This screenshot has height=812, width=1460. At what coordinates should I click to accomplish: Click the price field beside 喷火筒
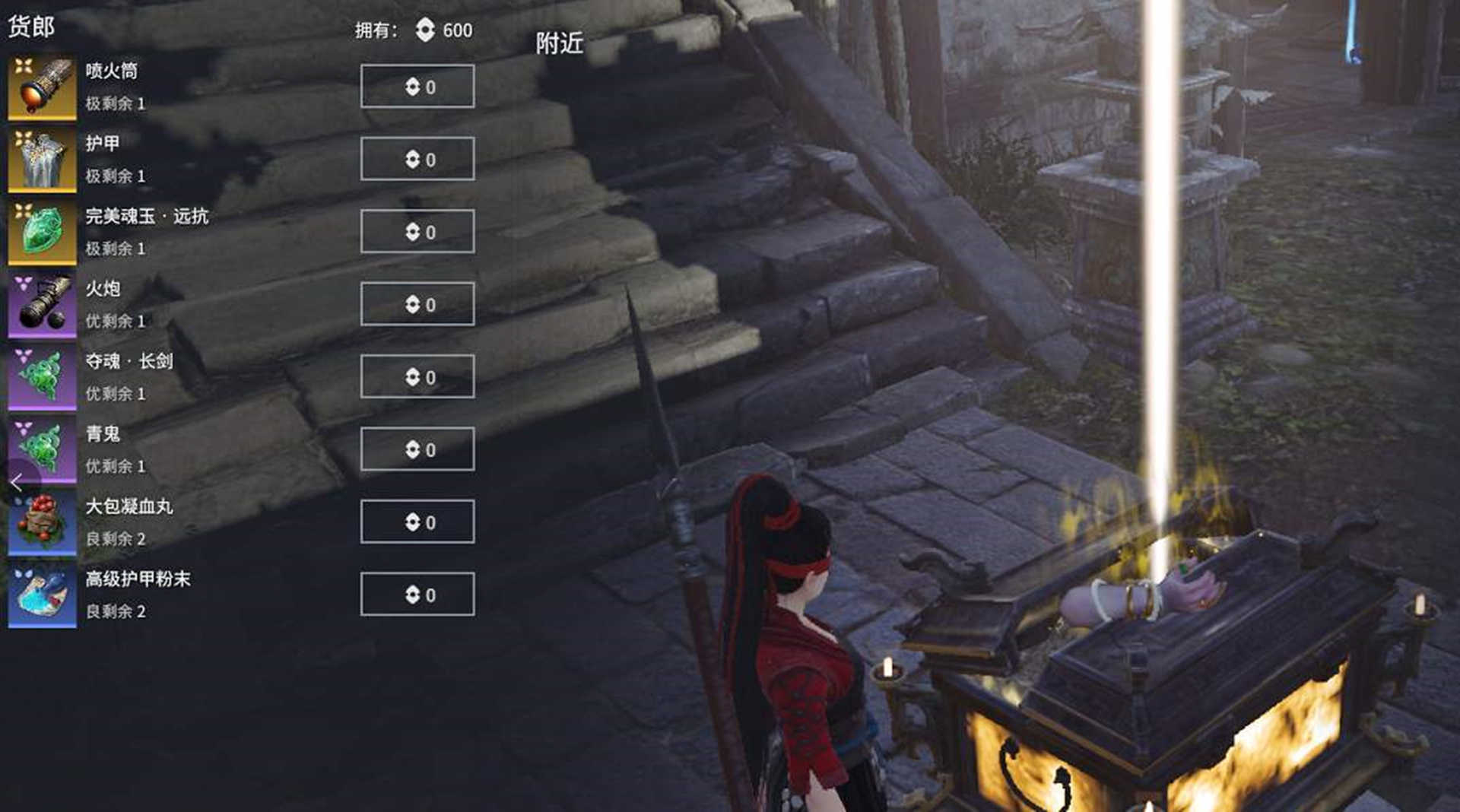[417, 86]
